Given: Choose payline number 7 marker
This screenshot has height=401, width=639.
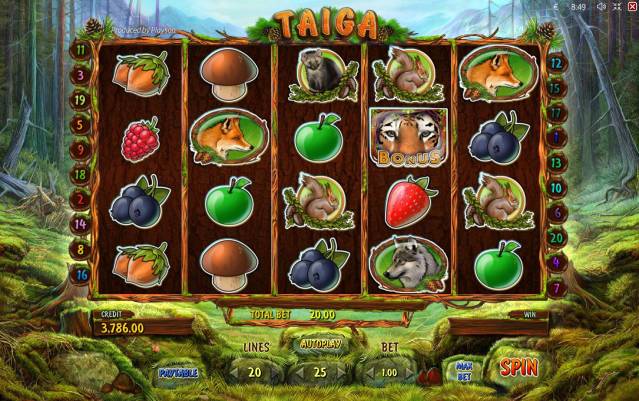Looking at the screenshot, I should [556, 288].
